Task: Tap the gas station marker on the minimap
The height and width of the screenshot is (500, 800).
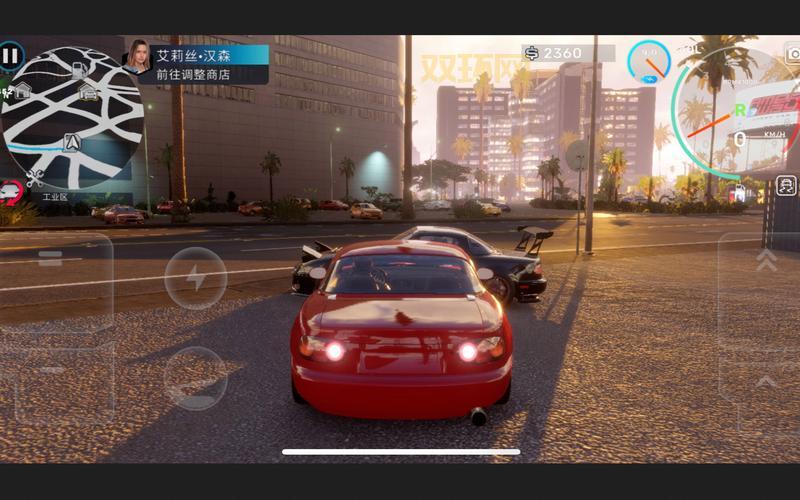Action: click(x=79, y=69)
